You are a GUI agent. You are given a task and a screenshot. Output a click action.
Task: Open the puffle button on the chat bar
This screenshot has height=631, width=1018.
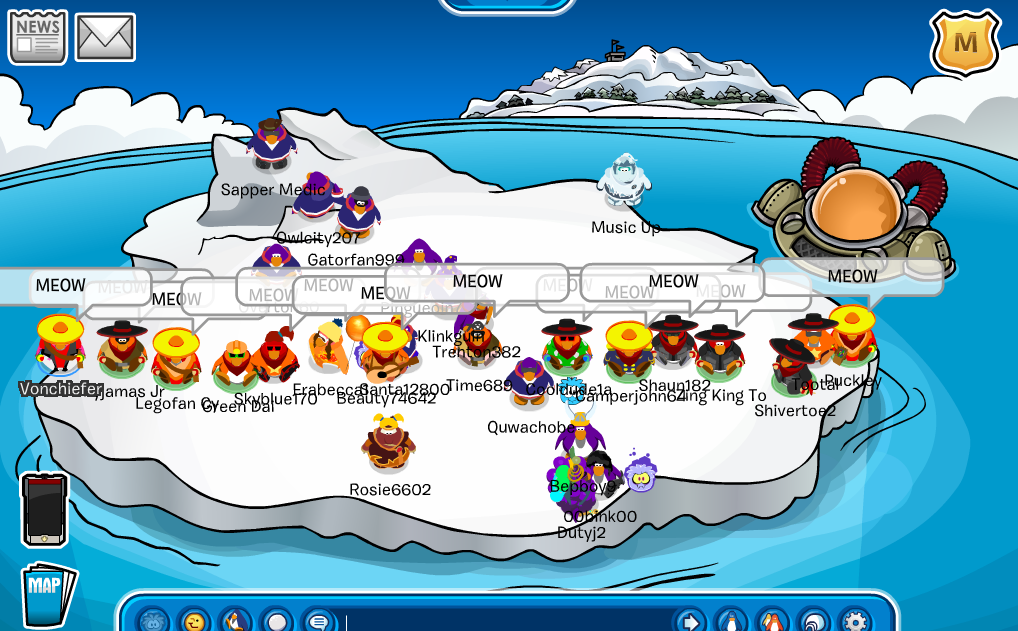pos(153,621)
